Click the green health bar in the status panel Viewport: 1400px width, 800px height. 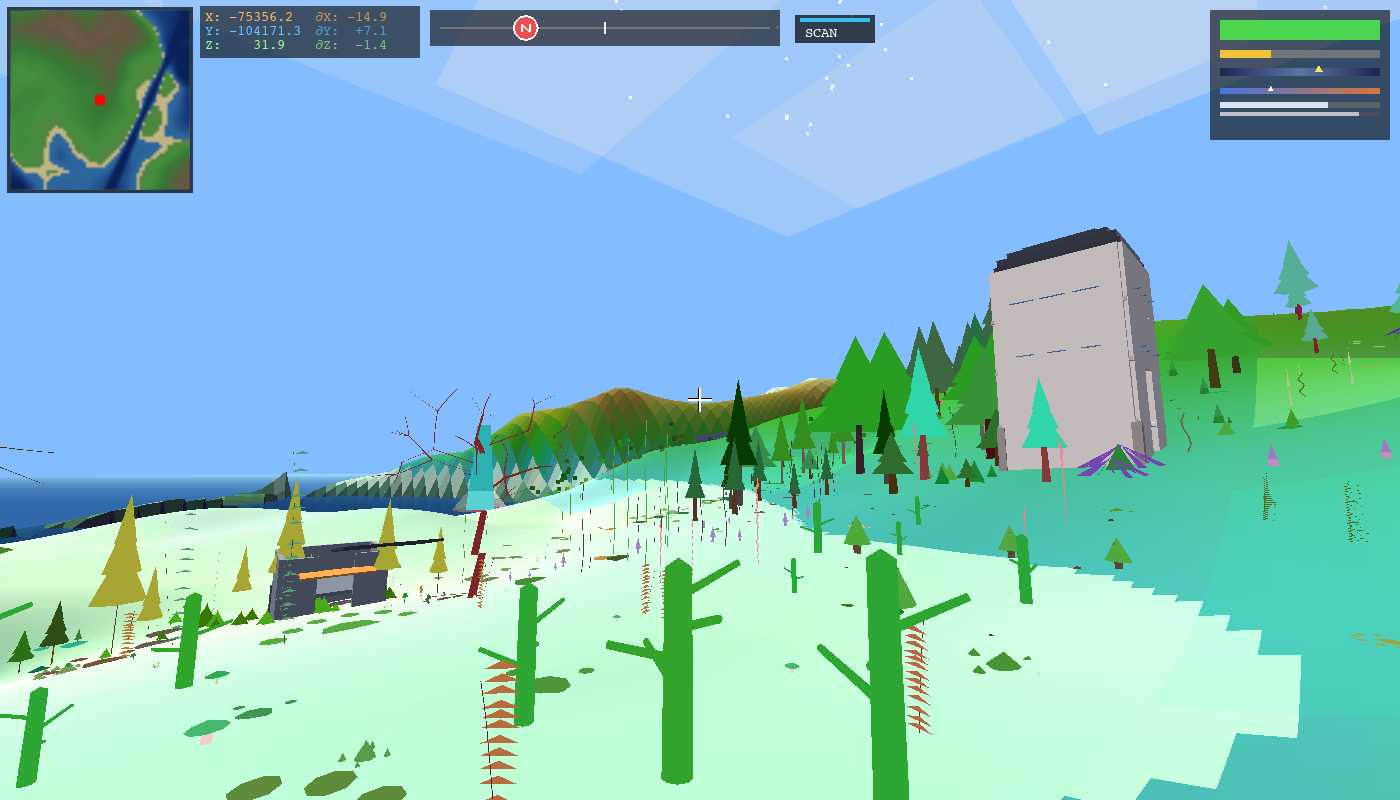pyautogui.click(x=1300, y=29)
